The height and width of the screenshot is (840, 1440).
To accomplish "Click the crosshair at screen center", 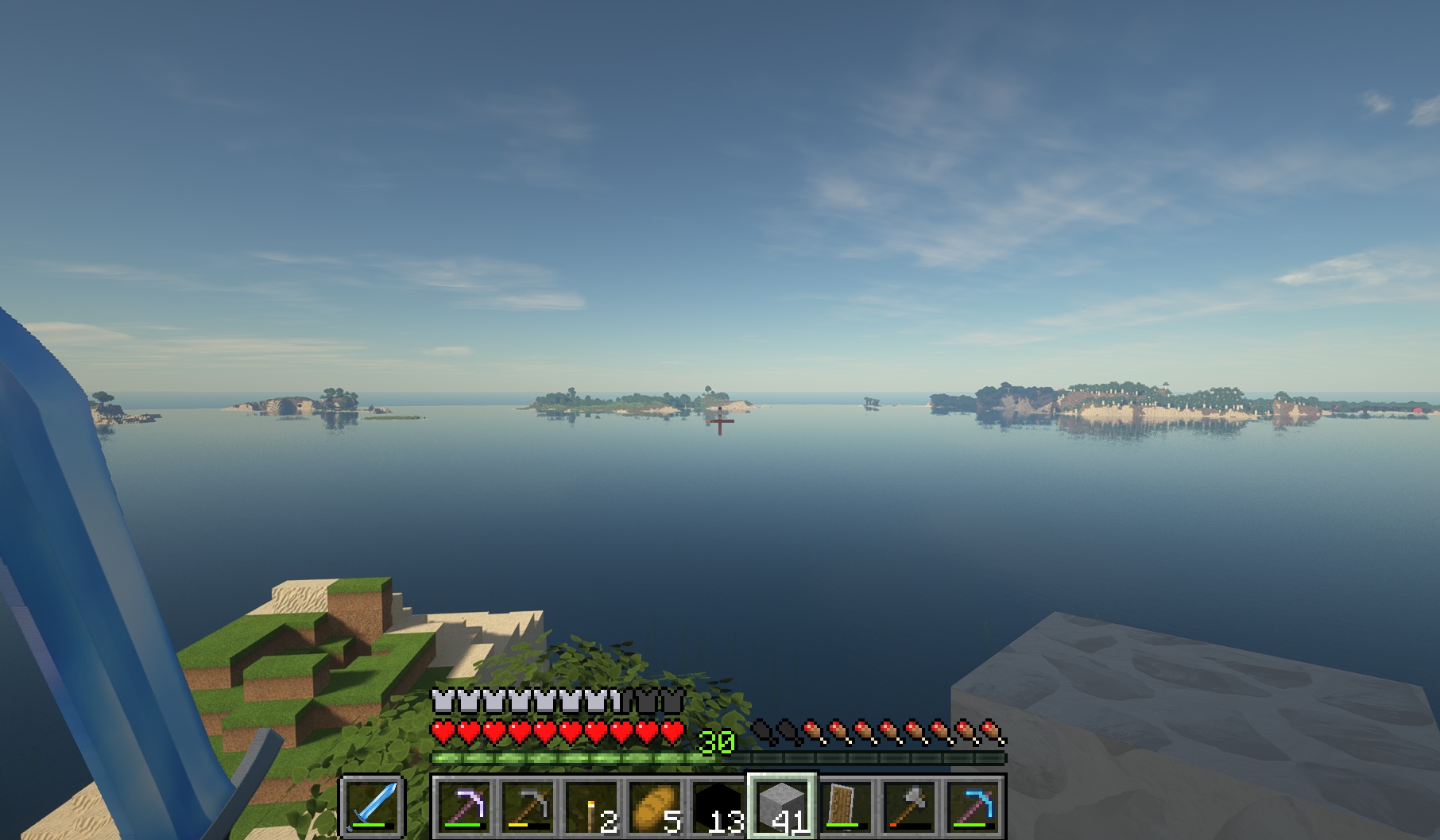I will pyautogui.click(x=719, y=421).
